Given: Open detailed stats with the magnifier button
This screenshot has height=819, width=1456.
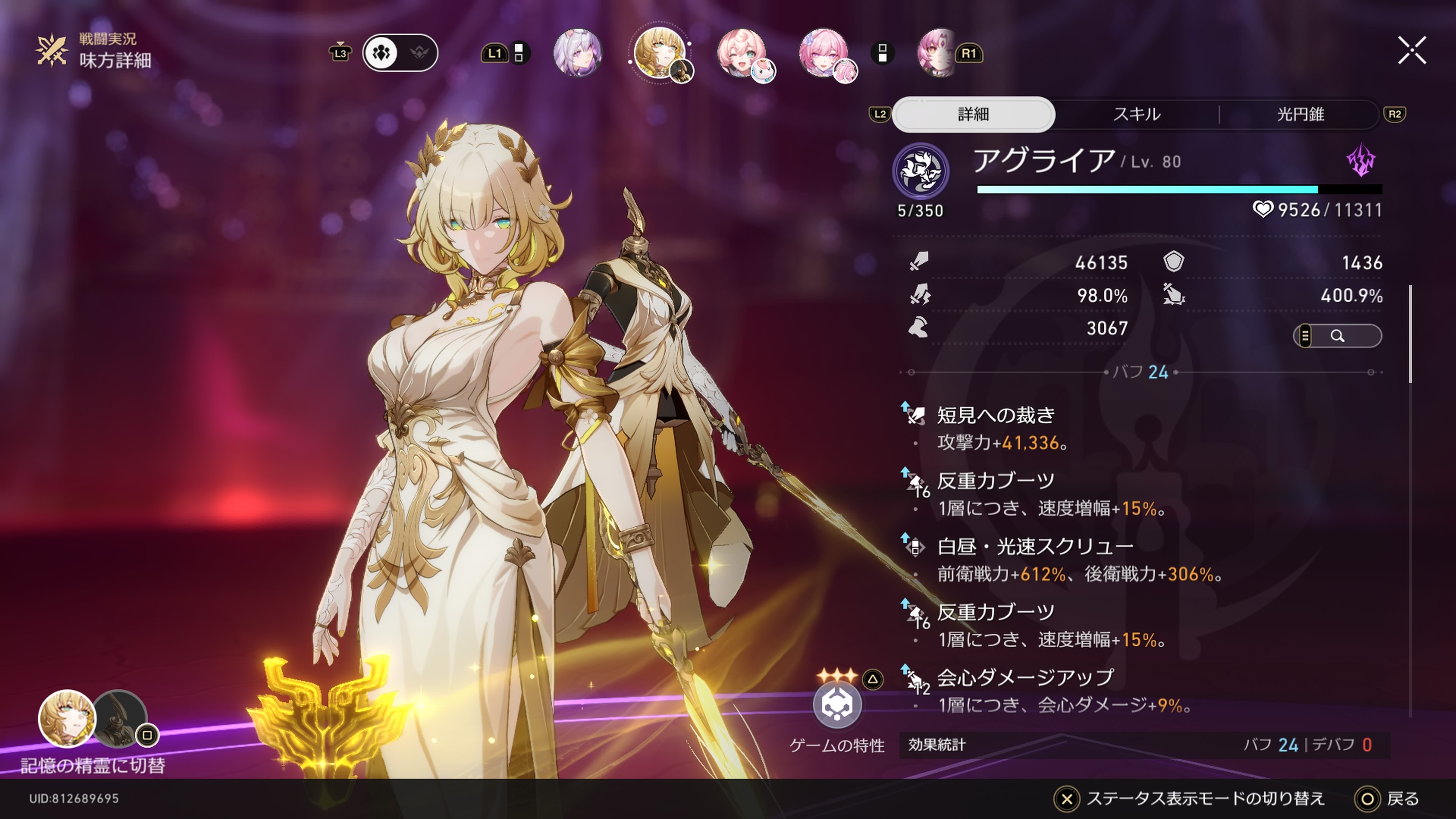Looking at the screenshot, I should click(x=1337, y=336).
